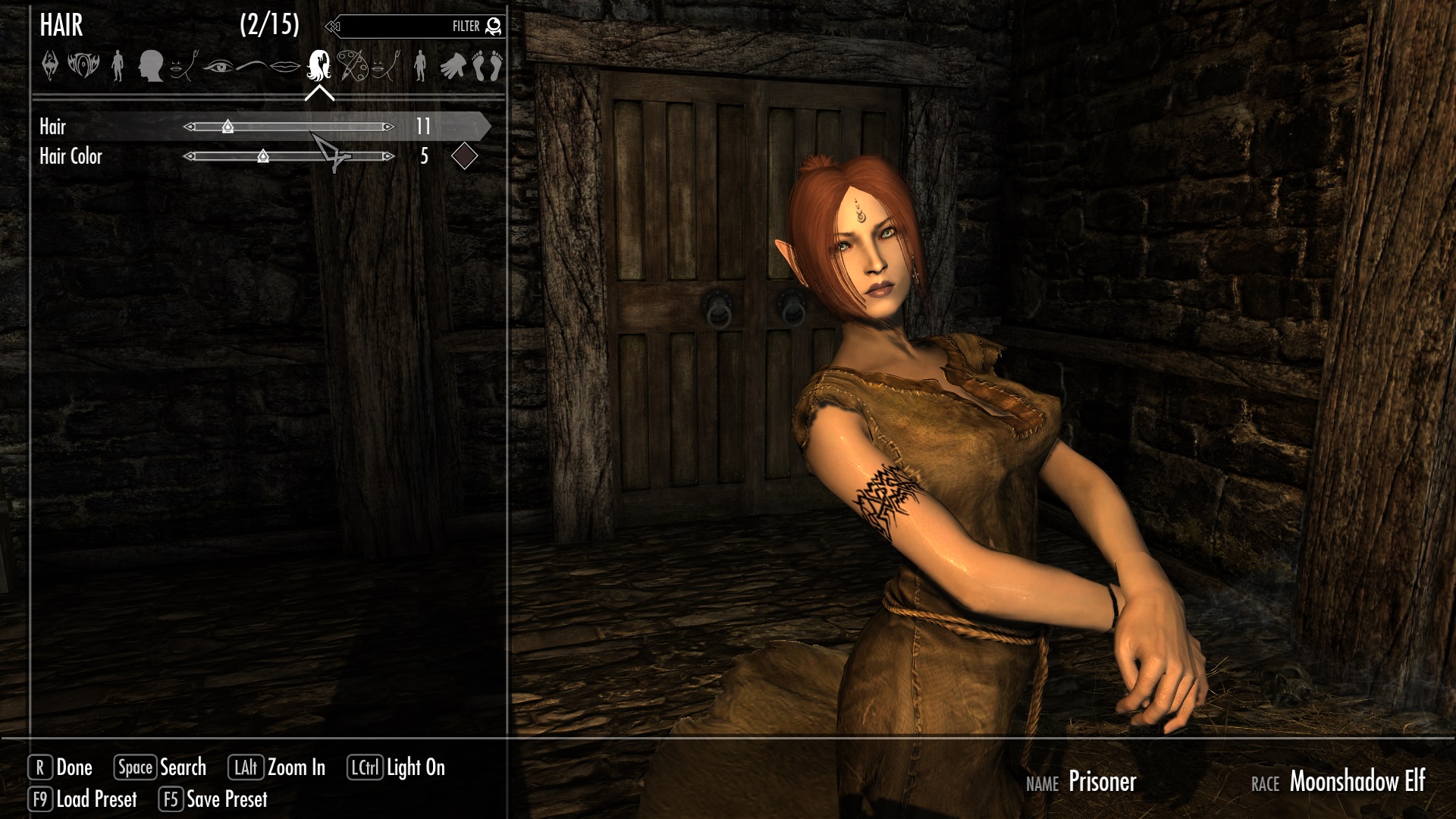Open the race mask category tab
The height and width of the screenshot is (819, 1456).
(83, 66)
